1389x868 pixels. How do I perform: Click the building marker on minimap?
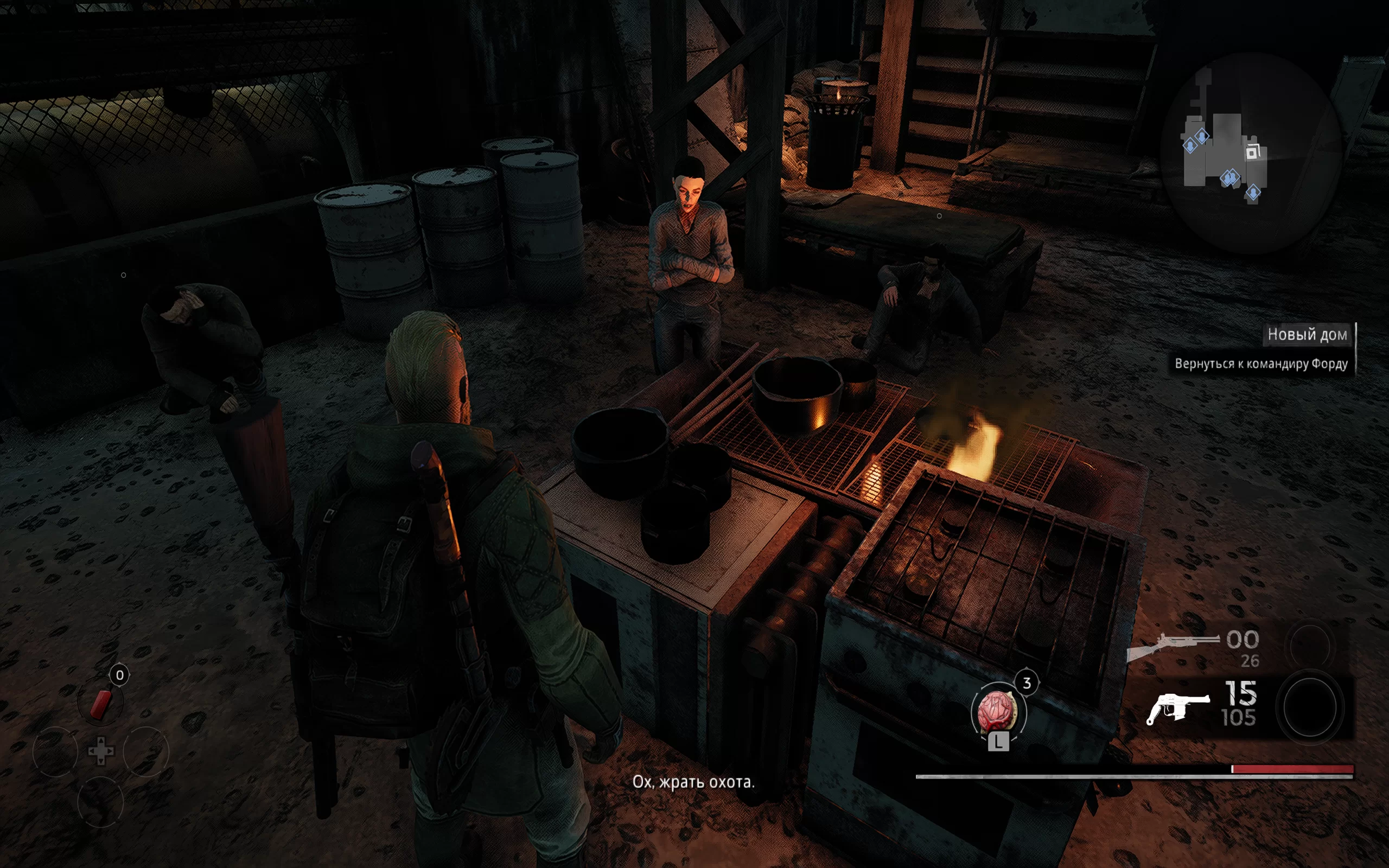click(x=1253, y=152)
